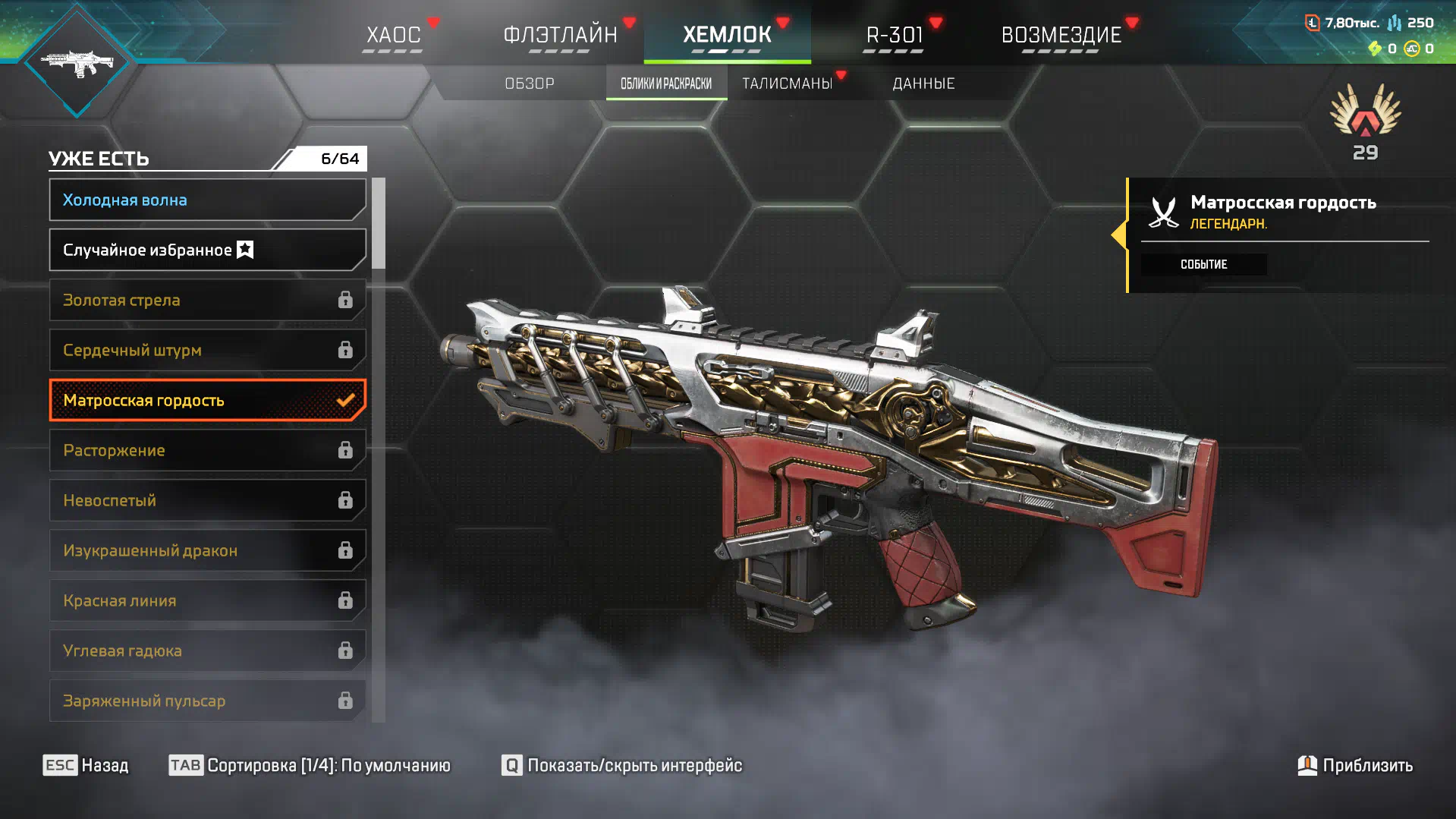Open the ФЛЭТЛАЙН weapon tab
The width and height of the screenshot is (1456, 819).
pos(560,35)
